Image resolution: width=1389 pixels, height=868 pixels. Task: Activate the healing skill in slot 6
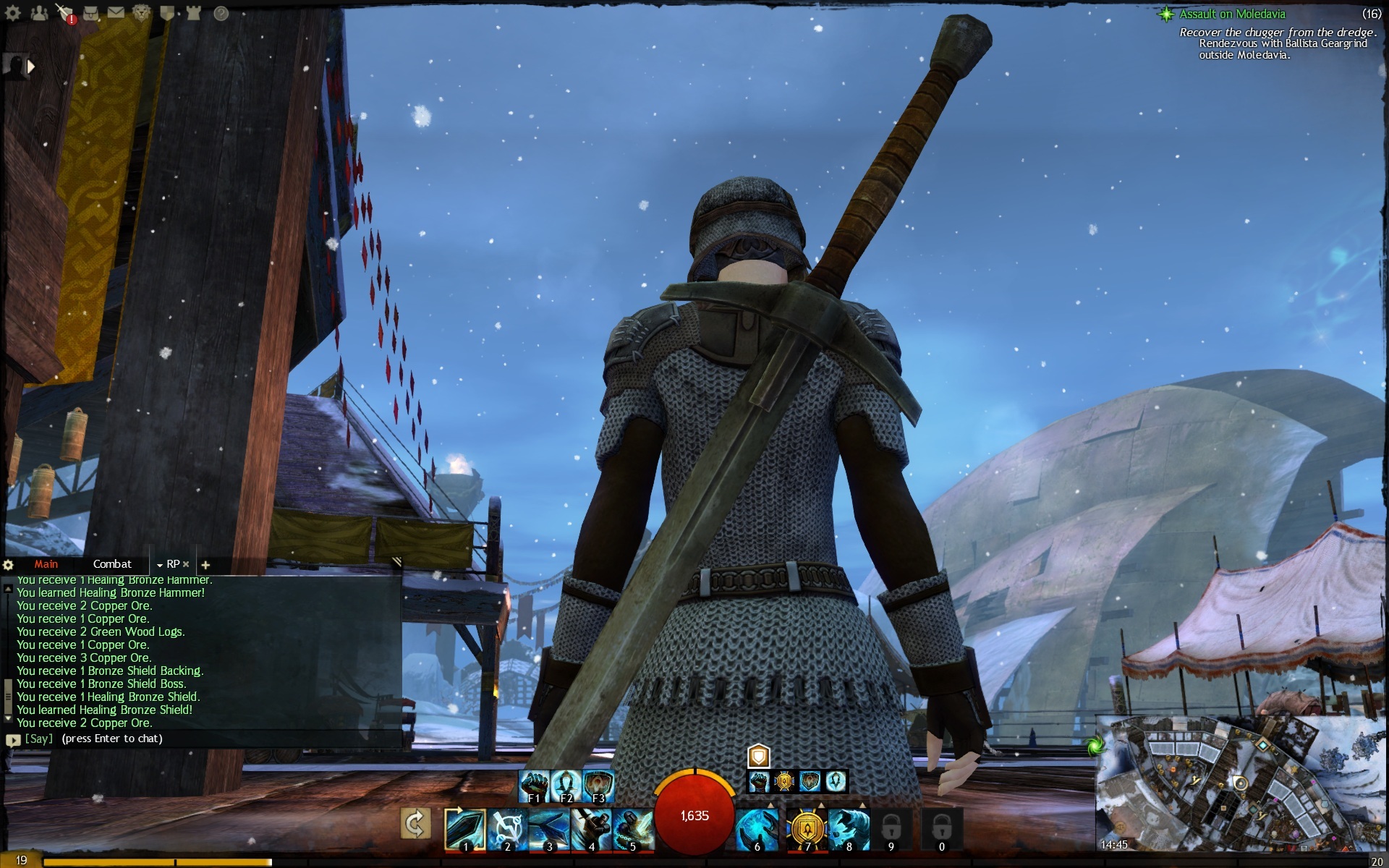tap(757, 829)
